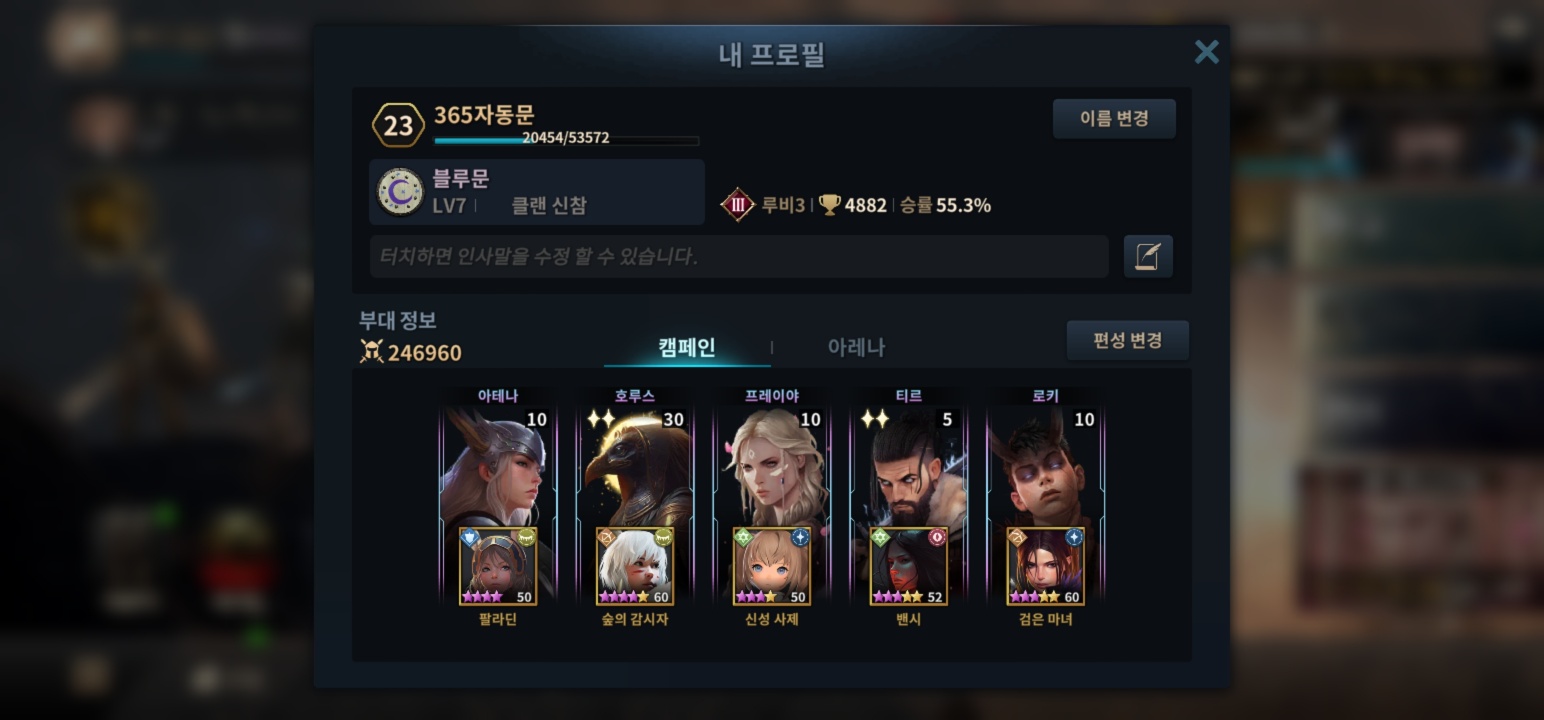Viewport: 1544px width, 720px height.
Task: Click the 신성 사제 unit portrait
Action: (771, 567)
